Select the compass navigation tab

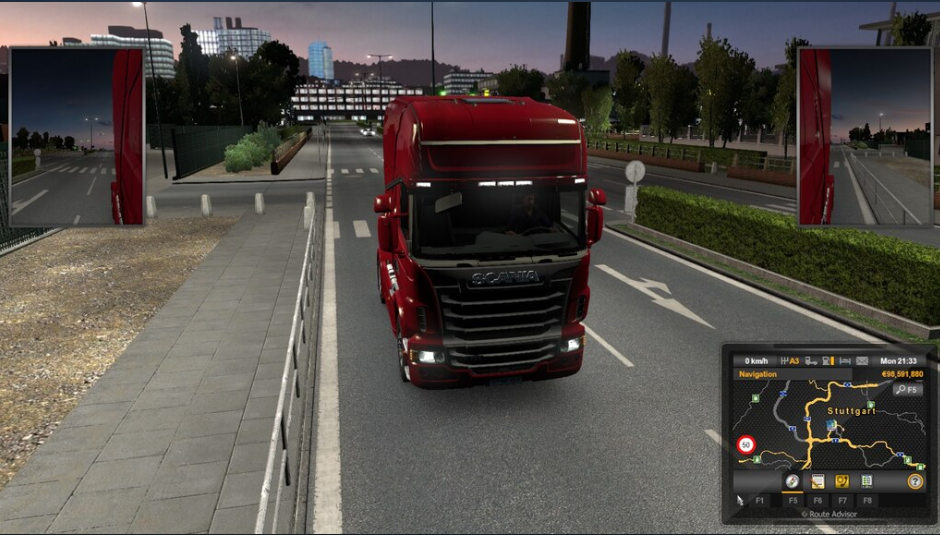pos(792,481)
